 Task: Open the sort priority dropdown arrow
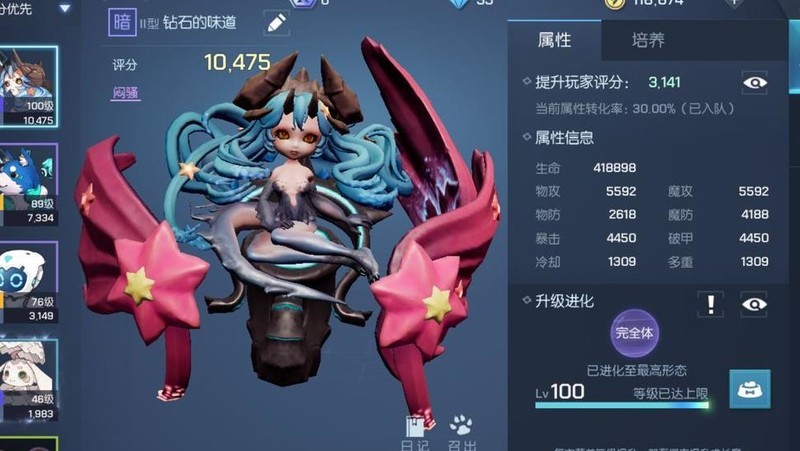pyautogui.click(x=65, y=8)
